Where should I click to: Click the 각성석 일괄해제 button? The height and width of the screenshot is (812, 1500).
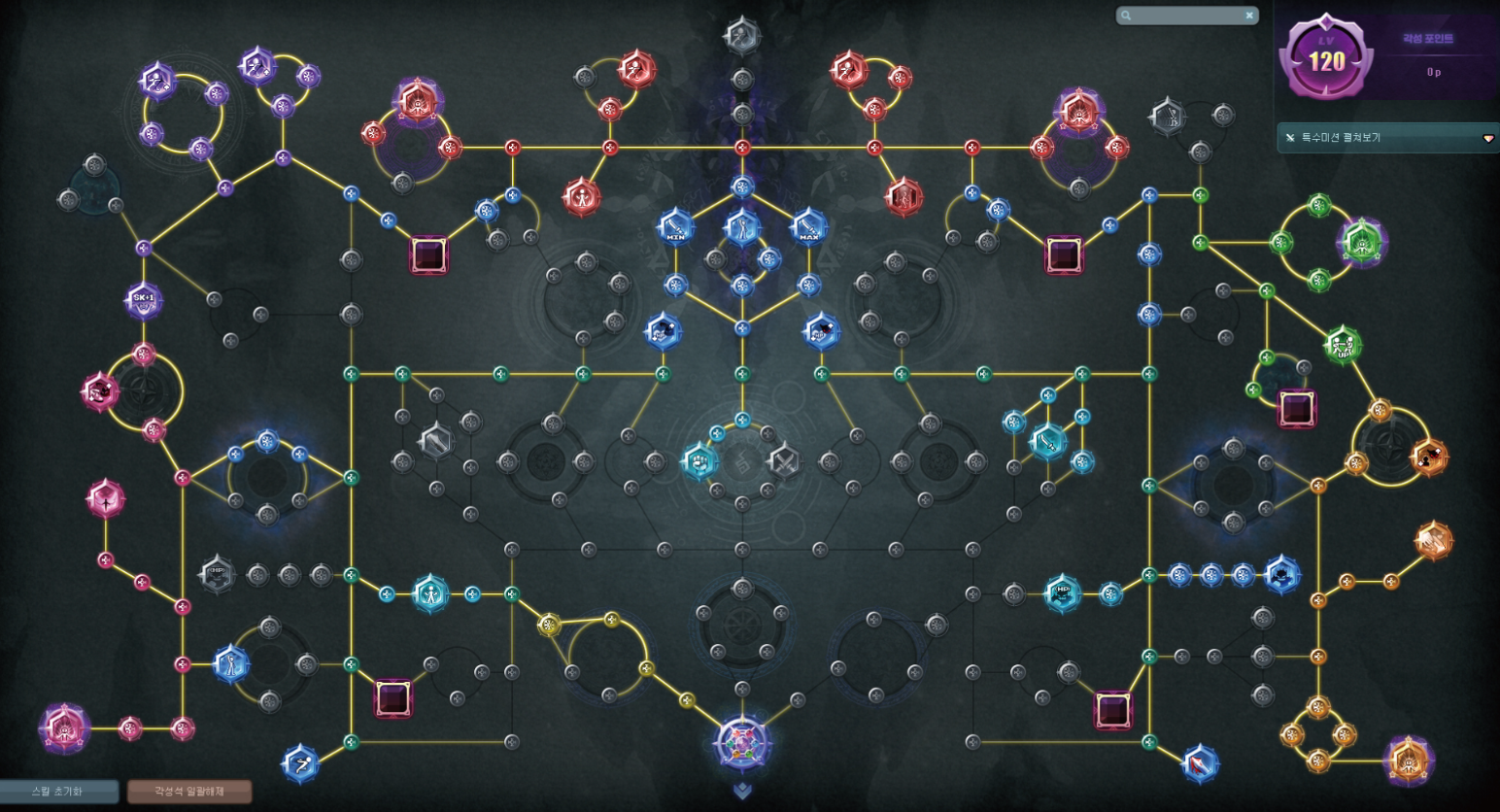click(x=189, y=792)
